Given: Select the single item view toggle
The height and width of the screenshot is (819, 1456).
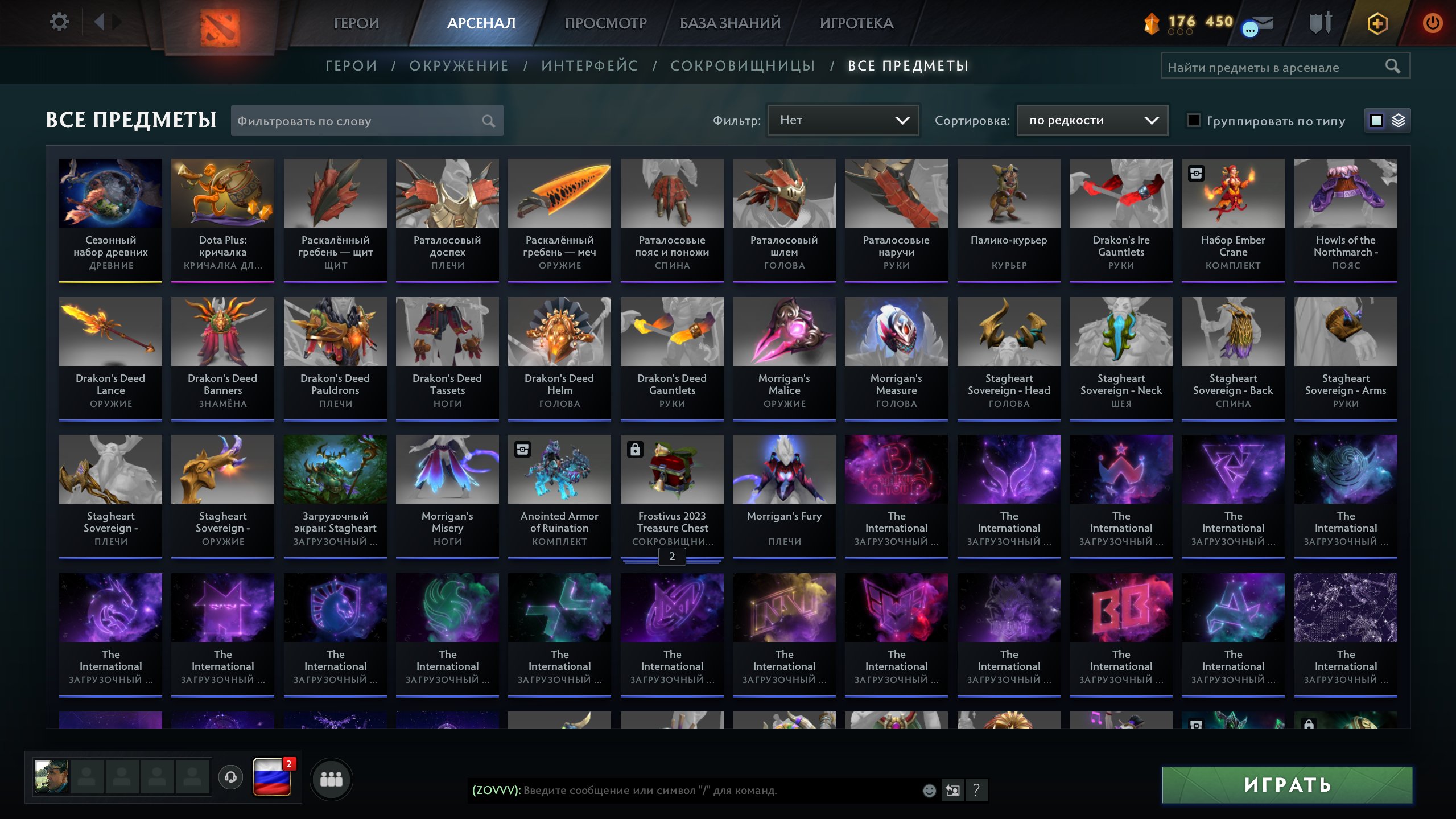Looking at the screenshot, I should point(1375,120).
